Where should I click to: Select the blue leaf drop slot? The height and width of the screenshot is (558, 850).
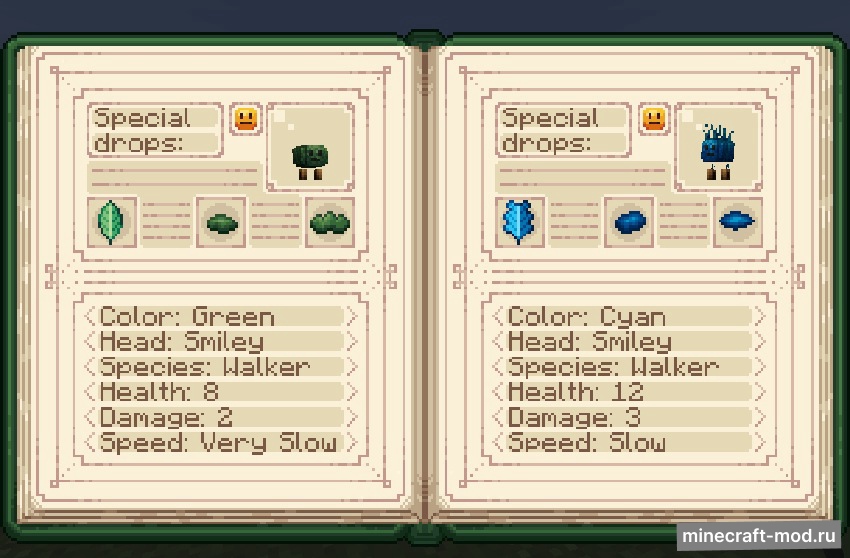[521, 221]
